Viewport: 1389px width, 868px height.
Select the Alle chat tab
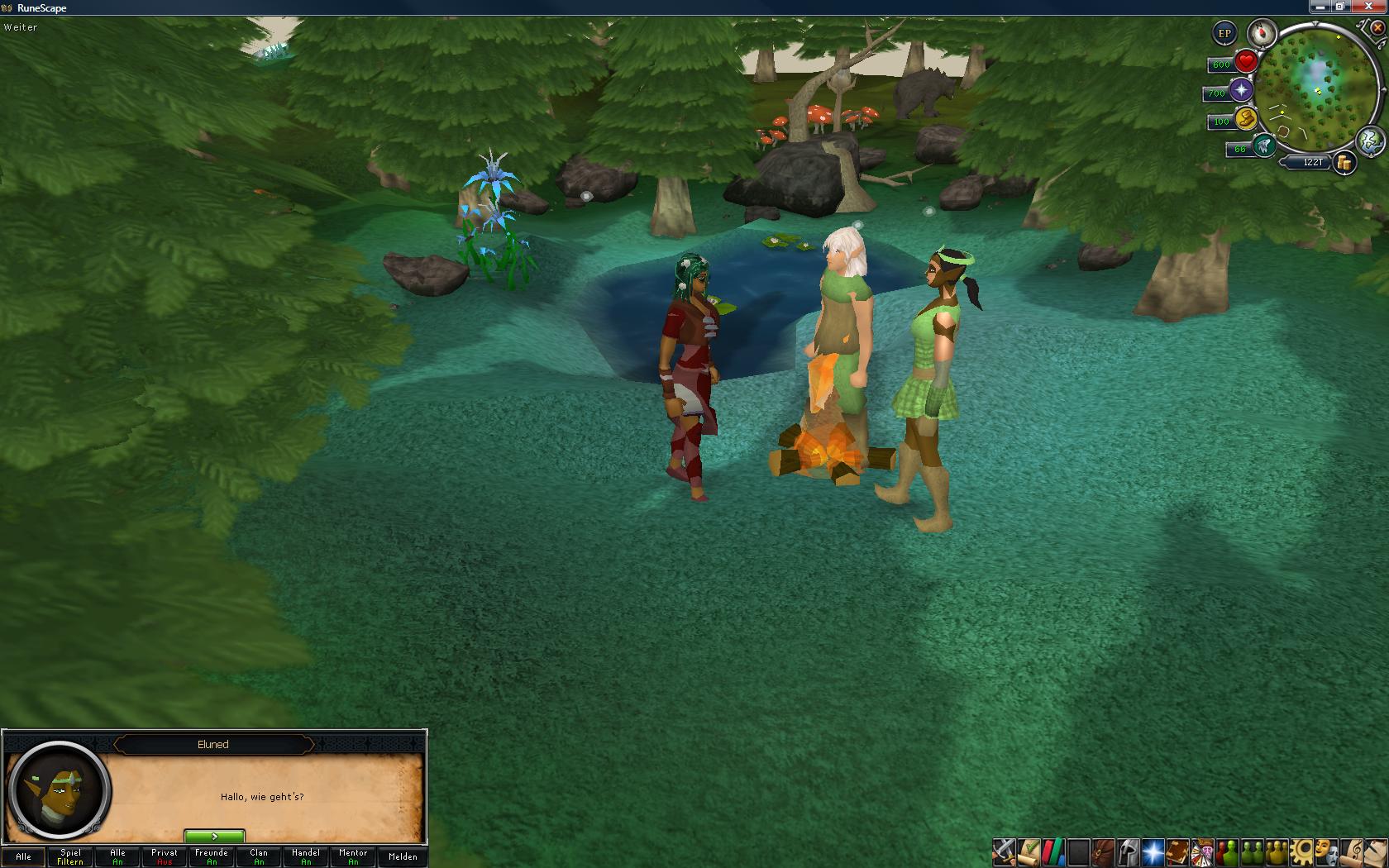click(23, 856)
